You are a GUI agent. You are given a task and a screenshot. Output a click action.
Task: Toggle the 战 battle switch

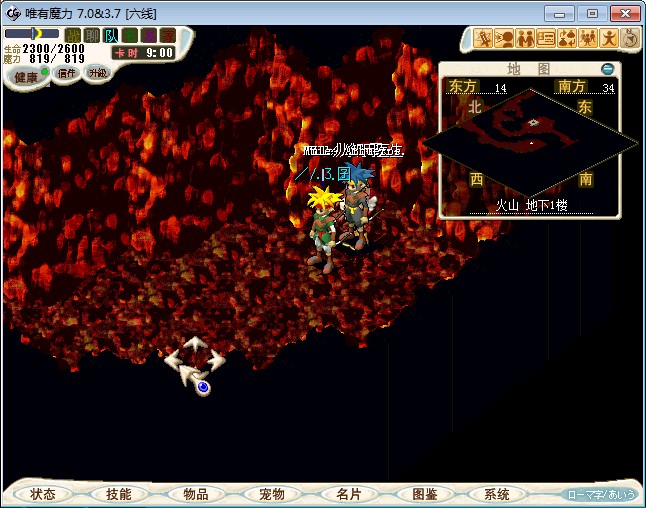point(72,35)
